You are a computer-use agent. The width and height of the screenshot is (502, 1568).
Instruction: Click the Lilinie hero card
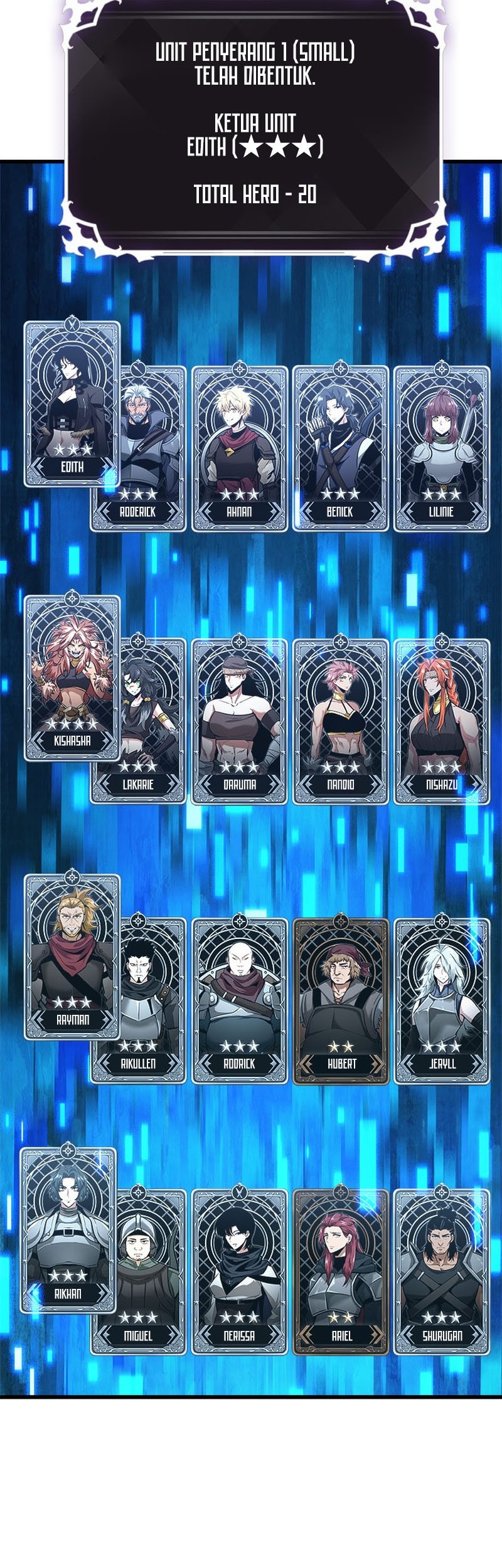coord(441,449)
